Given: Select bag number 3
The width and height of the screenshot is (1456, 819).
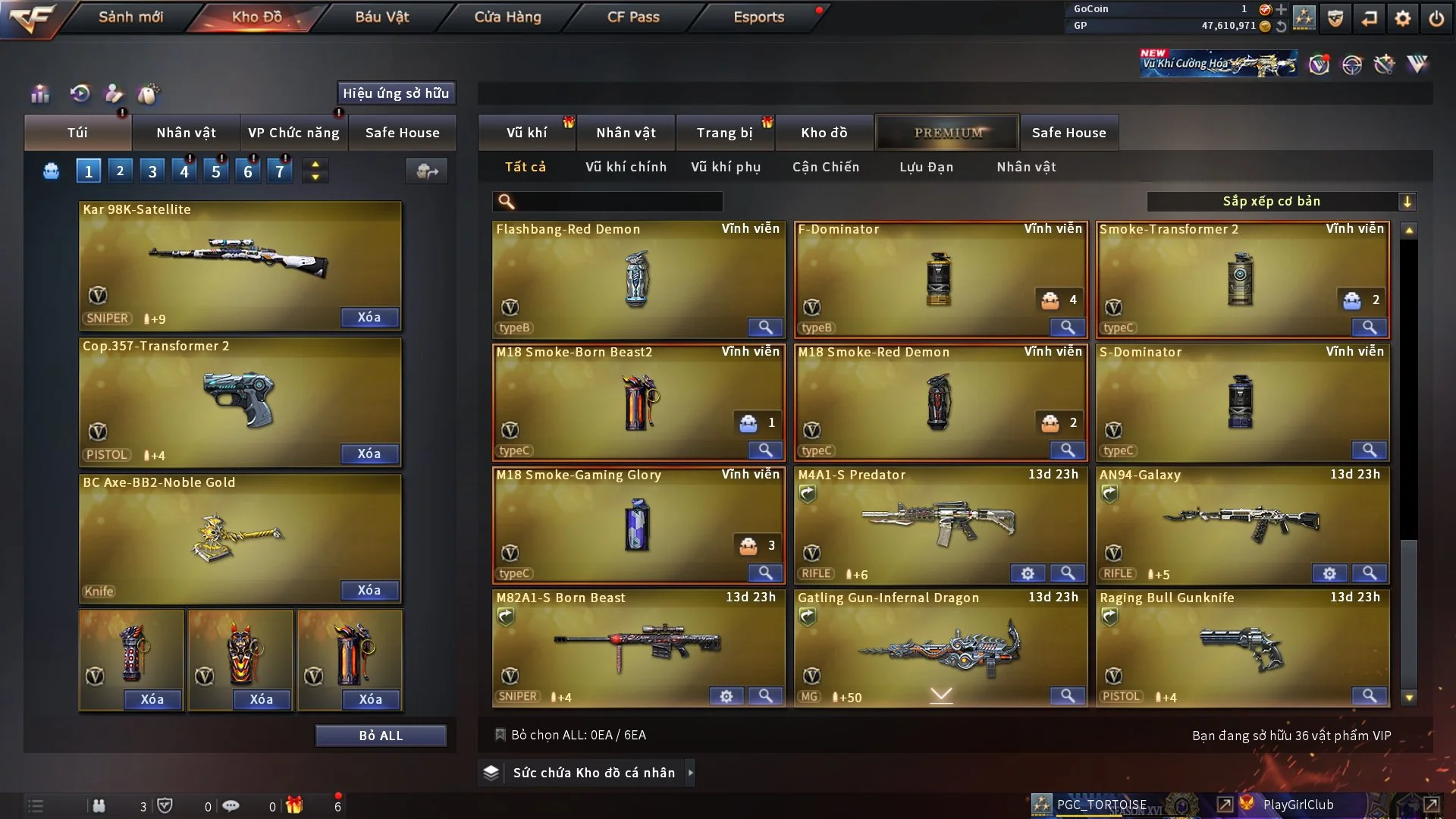Looking at the screenshot, I should (152, 171).
